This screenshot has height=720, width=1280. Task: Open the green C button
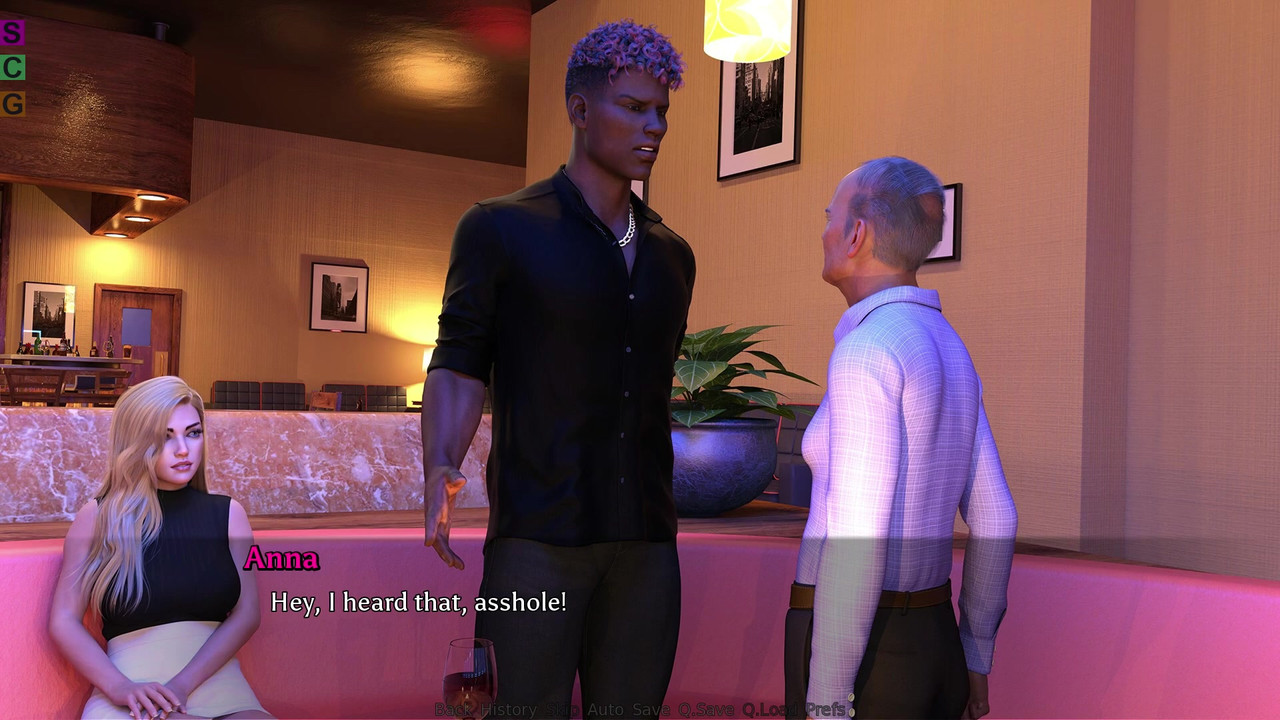point(12,68)
